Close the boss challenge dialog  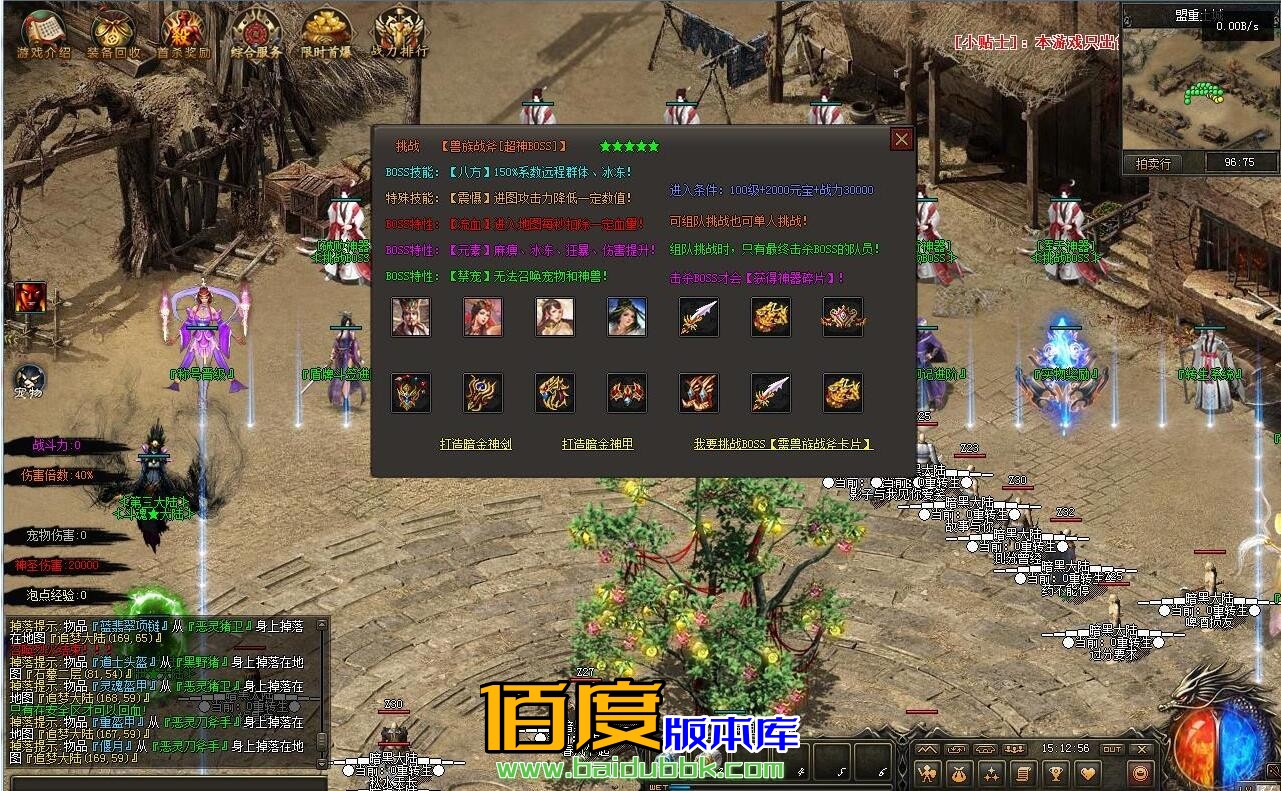[x=901, y=140]
